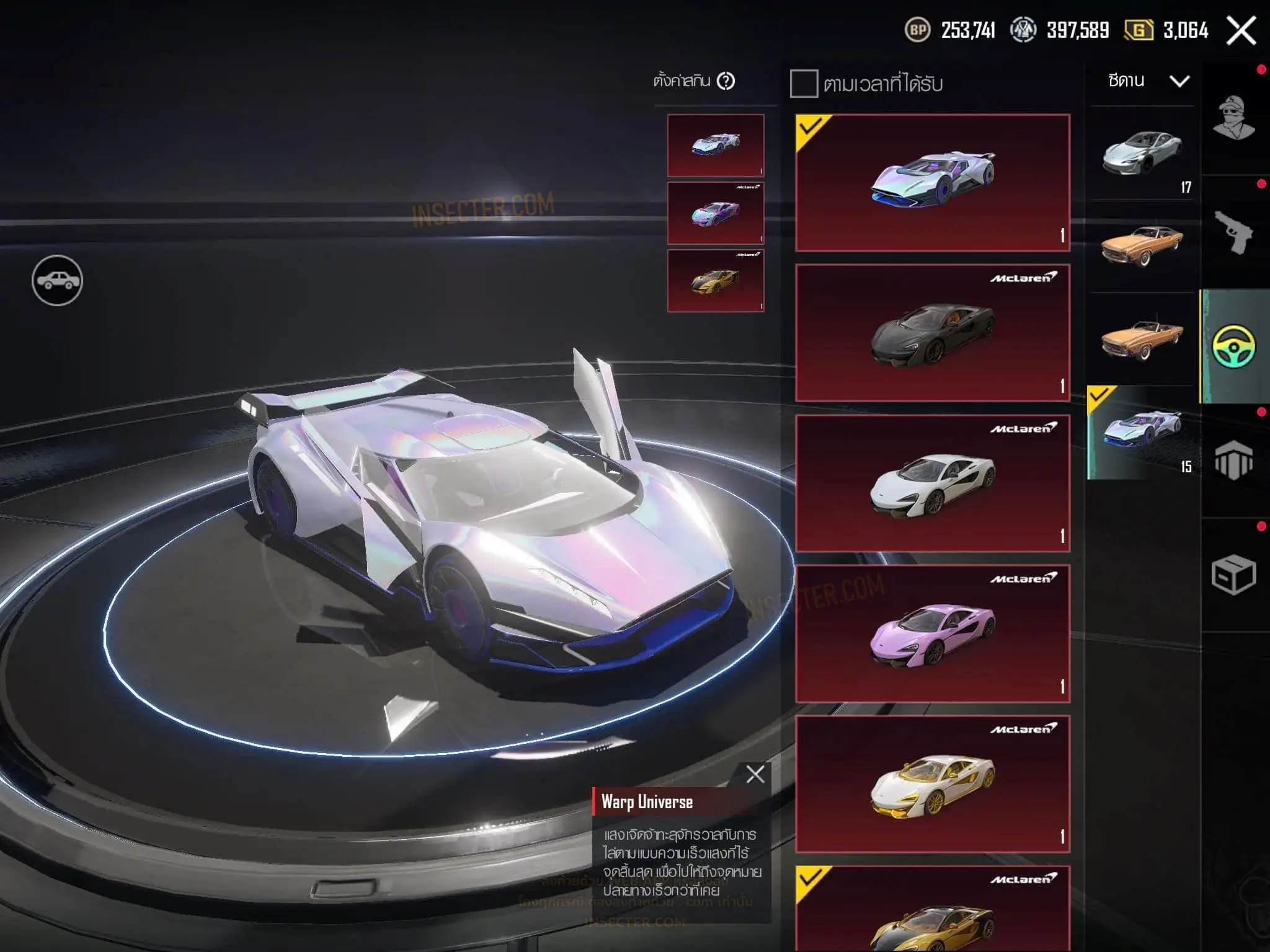Toggle the sort-by-time-obtained checkbox
Viewport: 1270px width, 952px height.
[x=804, y=84]
